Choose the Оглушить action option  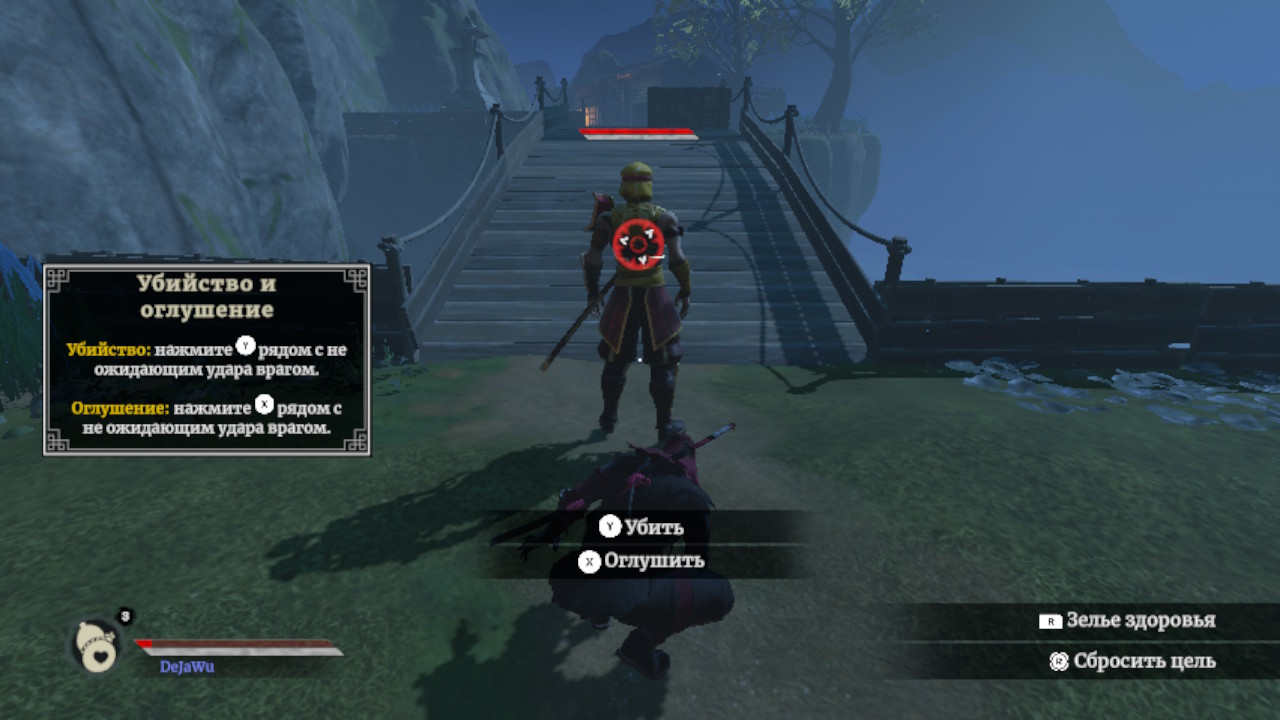(642, 561)
